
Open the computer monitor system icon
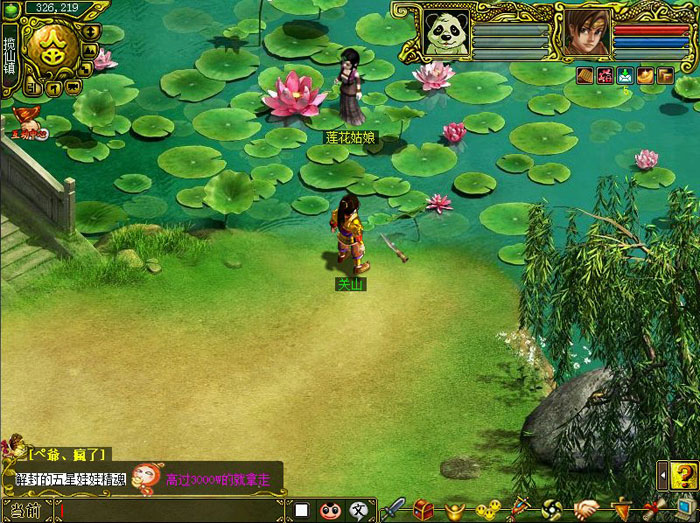click(x=684, y=508)
